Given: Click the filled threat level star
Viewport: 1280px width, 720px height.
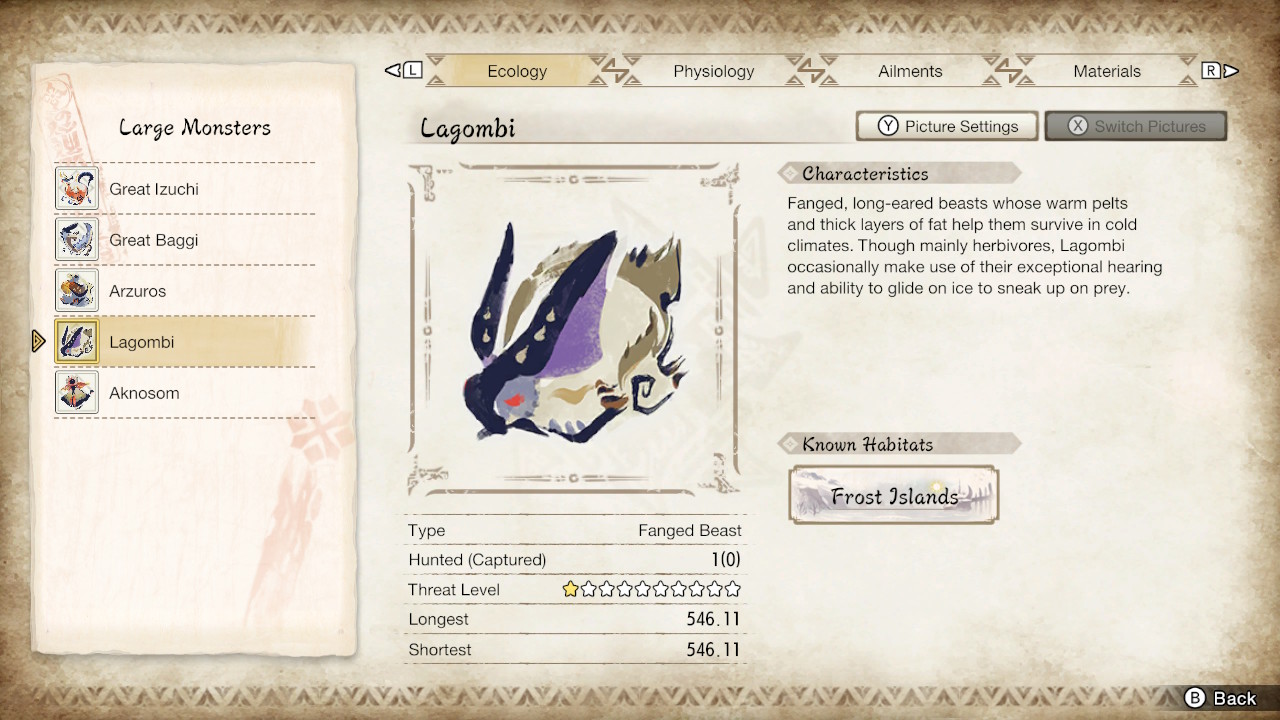Looking at the screenshot, I should click(x=569, y=589).
